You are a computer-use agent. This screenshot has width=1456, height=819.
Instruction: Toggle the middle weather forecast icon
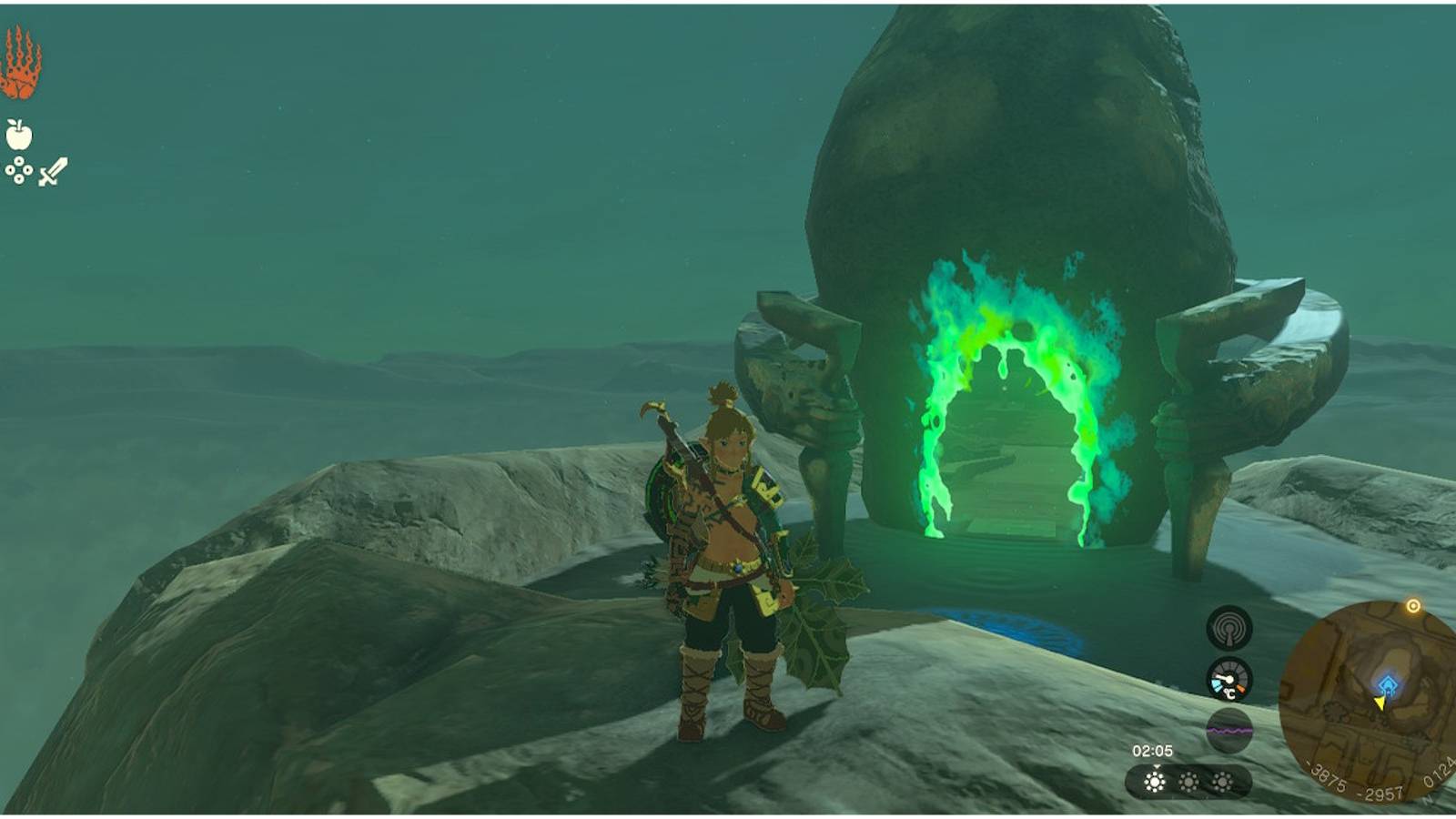point(1189,783)
